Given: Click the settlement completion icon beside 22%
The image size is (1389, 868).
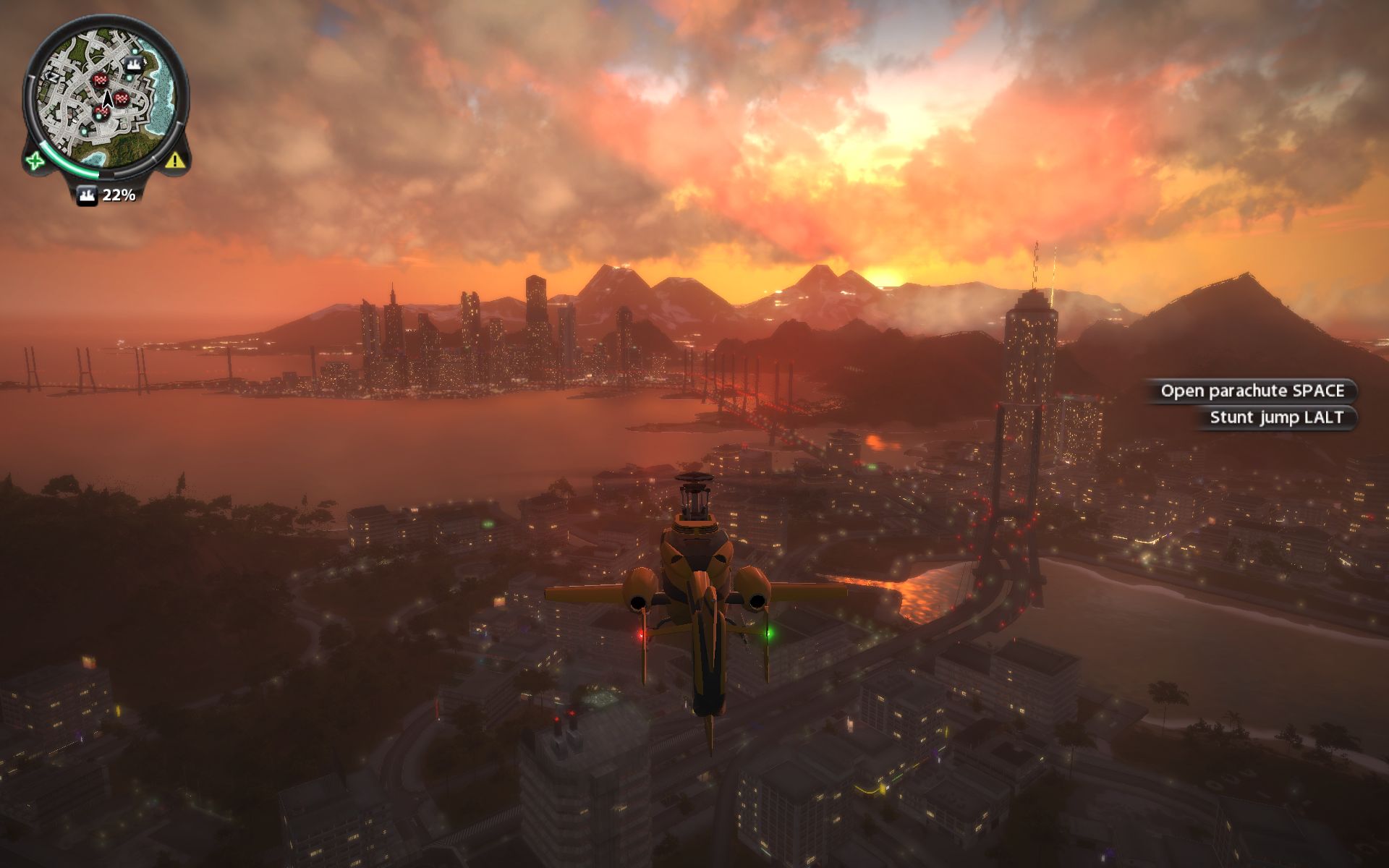Looking at the screenshot, I should point(87,195).
